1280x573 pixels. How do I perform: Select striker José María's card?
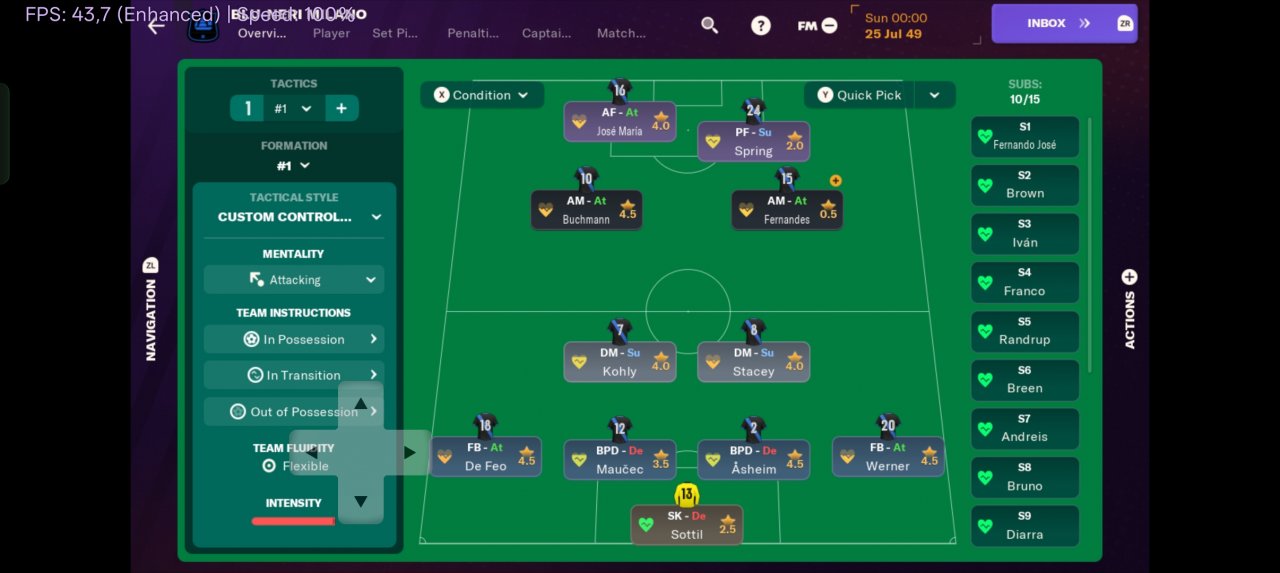(x=620, y=122)
